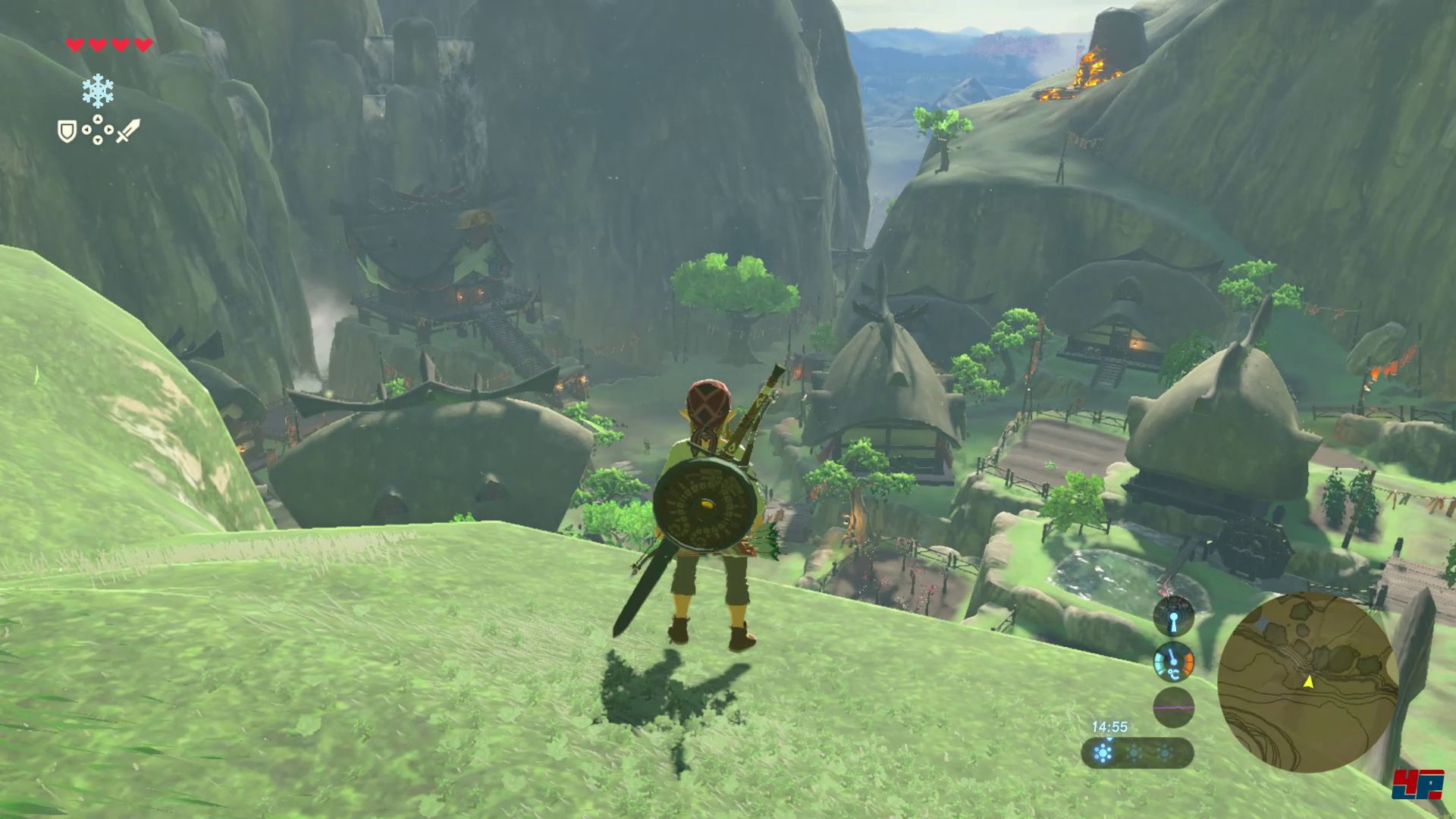
Task: Click the snowflake weather forecast bar
Action: coord(1137,753)
